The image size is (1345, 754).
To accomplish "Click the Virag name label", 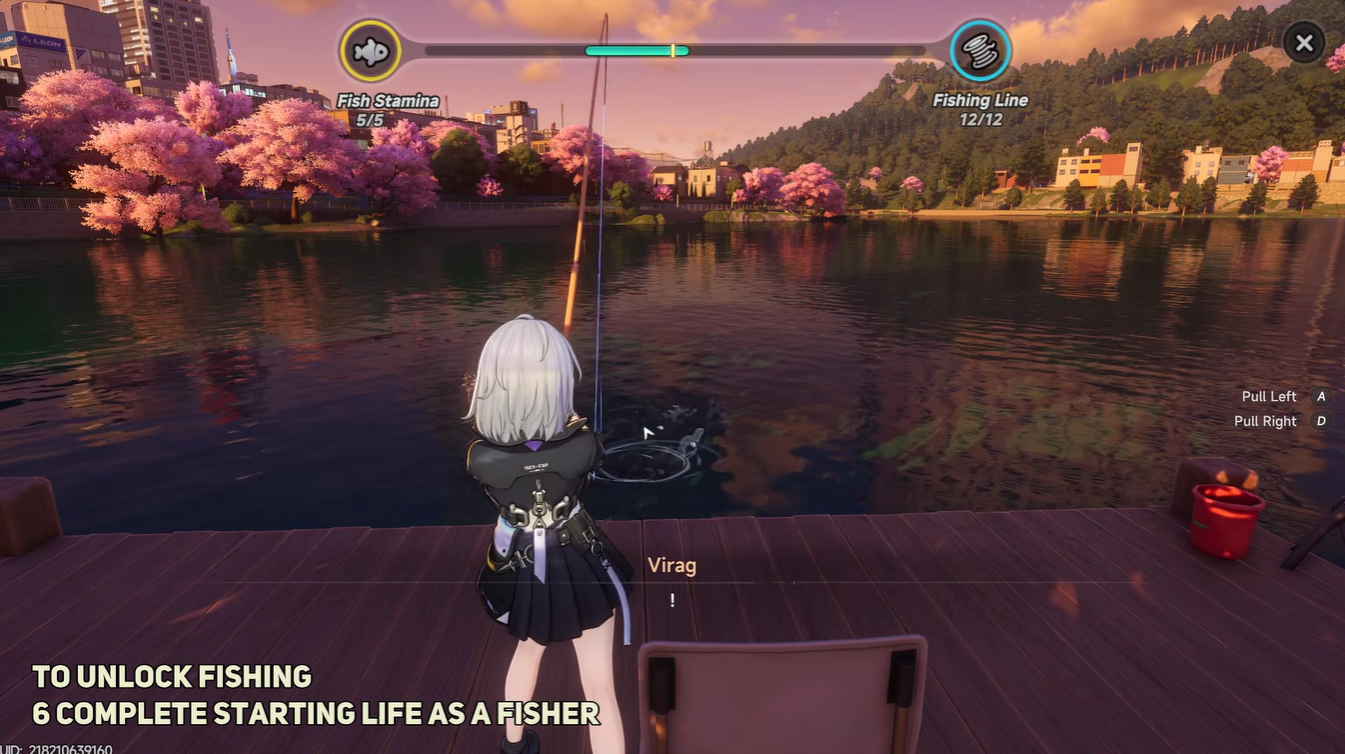I will [670, 563].
